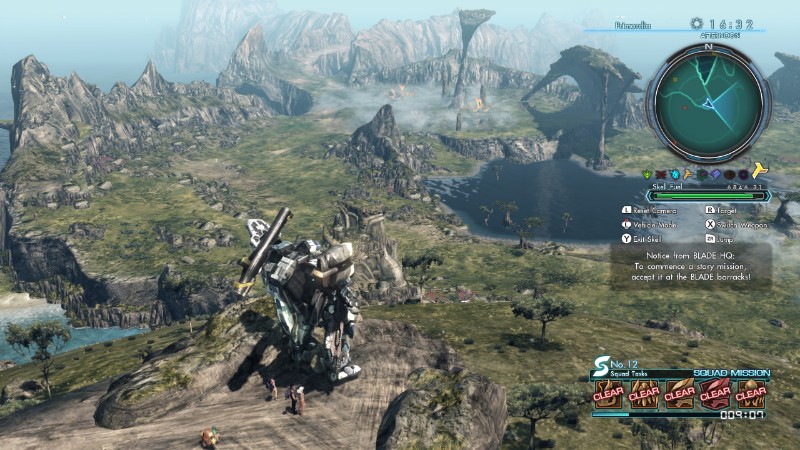Click the squad S emblem beside No. 12
Screen dimensions: 800x450
coord(602,368)
